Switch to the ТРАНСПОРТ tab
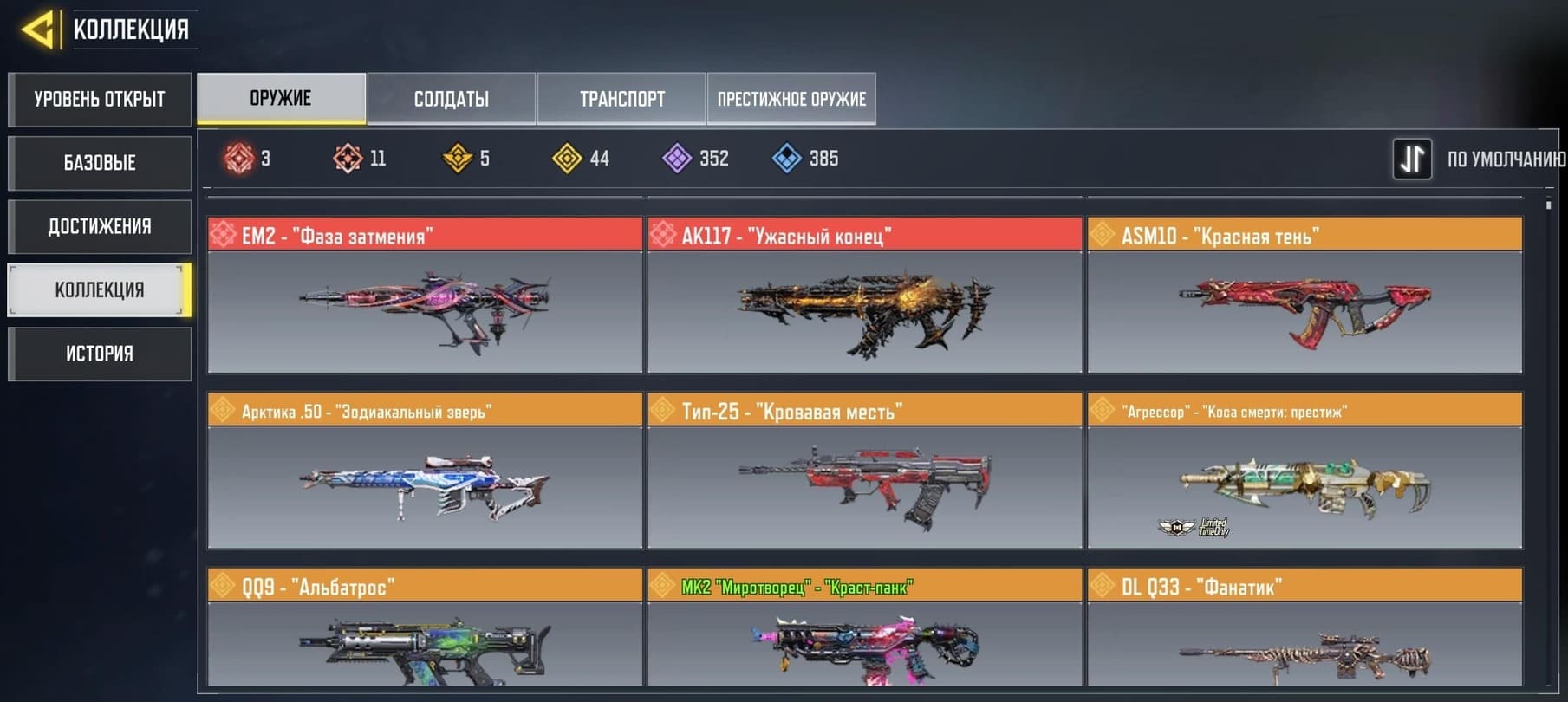 tap(621, 99)
